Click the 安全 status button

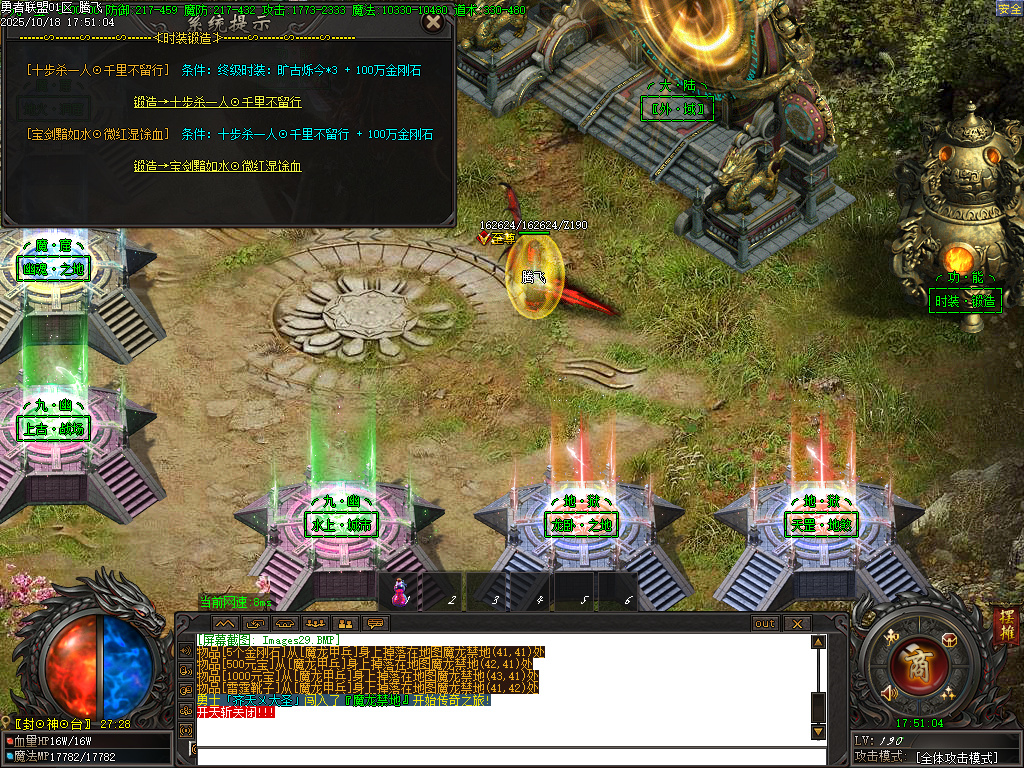(x=1009, y=9)
